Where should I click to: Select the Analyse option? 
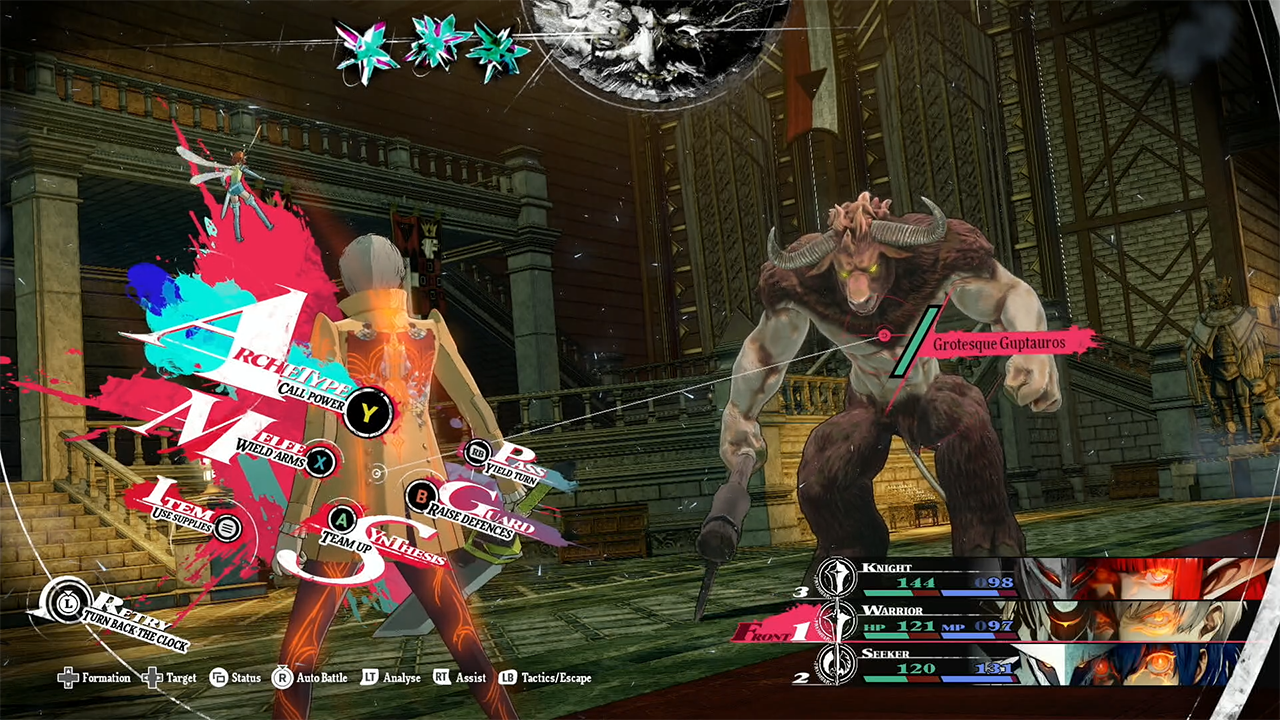click(391, 678)
